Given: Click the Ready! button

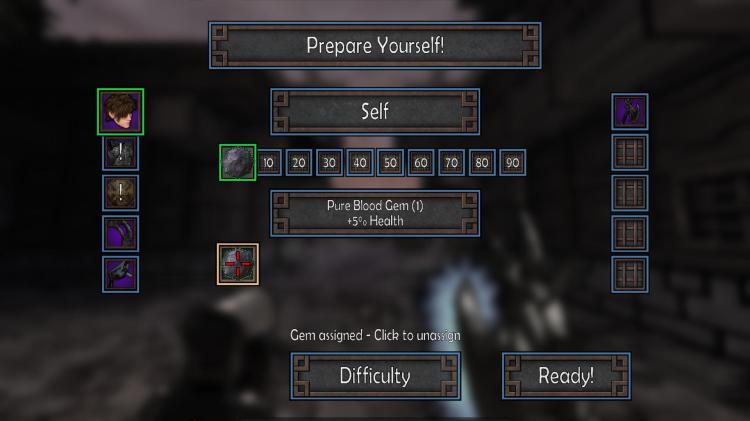Looking at the screenshot, I should click(x=566, y=376).
